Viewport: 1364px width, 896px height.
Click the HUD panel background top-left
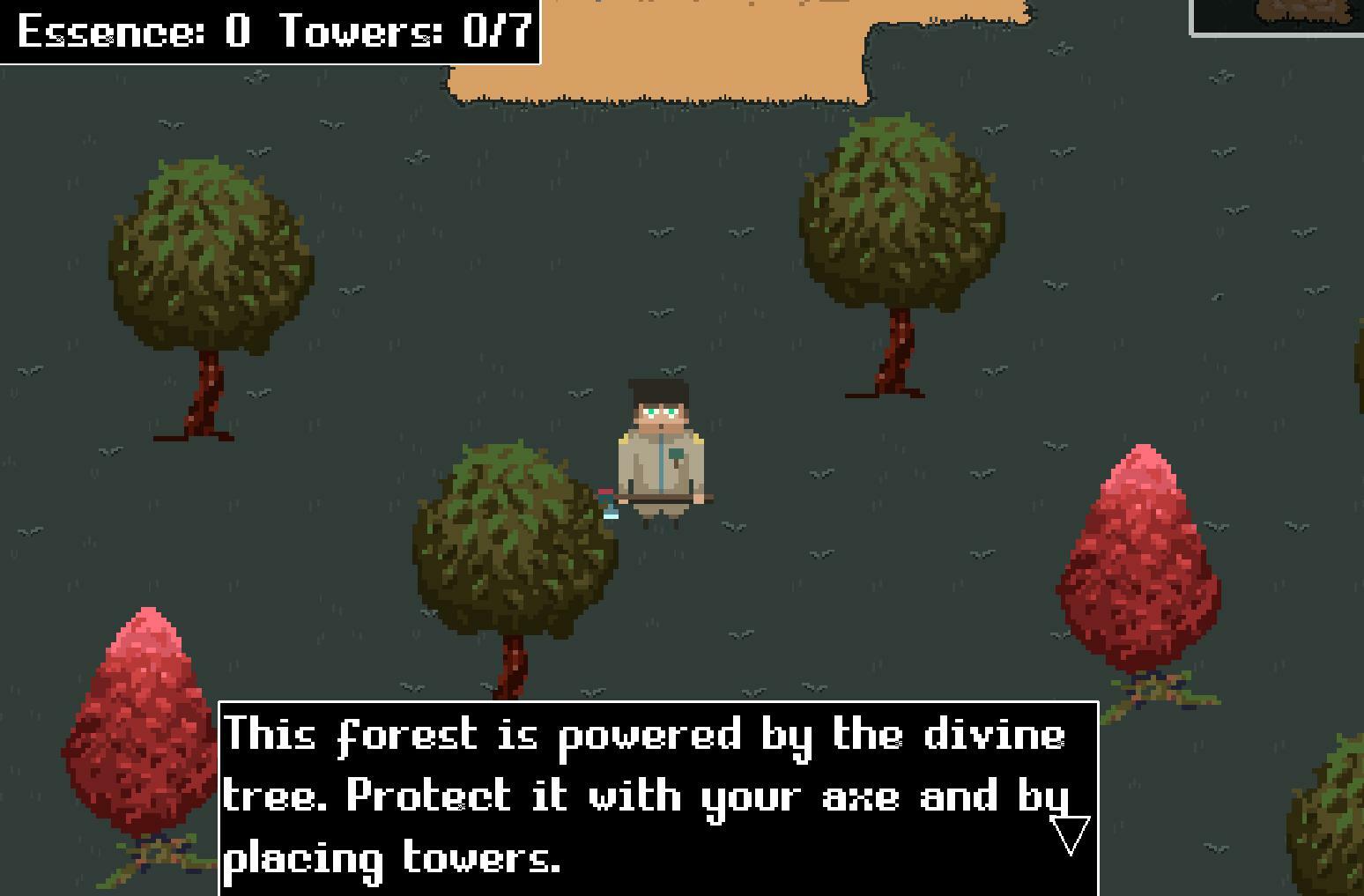pyautogui.click(x=269, y=33)
